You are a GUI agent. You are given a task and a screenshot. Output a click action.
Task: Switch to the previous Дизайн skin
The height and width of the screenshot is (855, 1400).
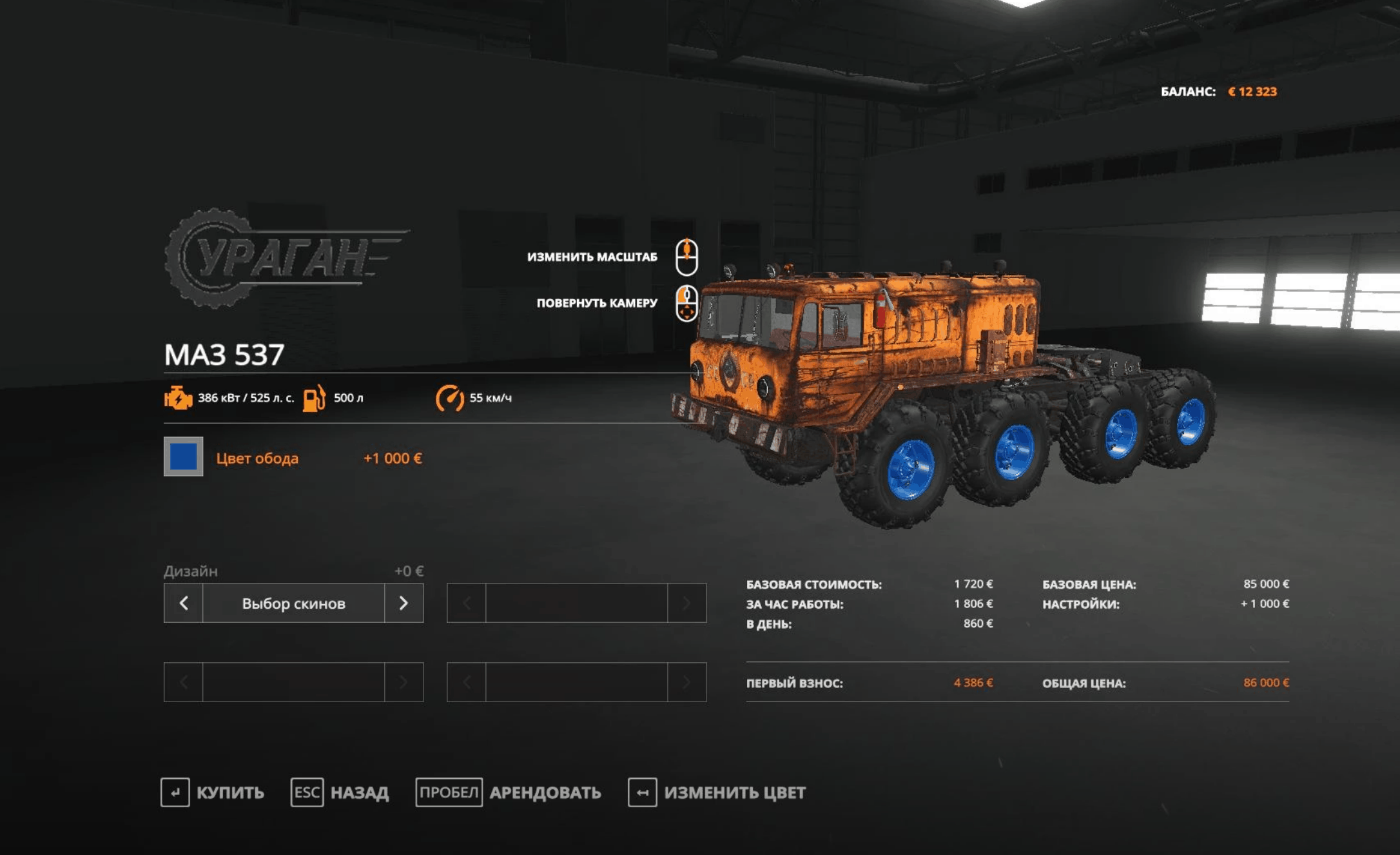tap(184, 603)
